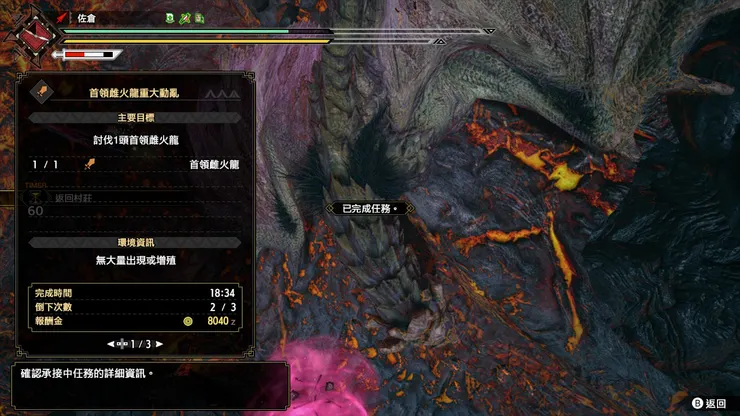Viewport: 740px width, 416px height.
Task: Click the 返回 back label
Action: pyautogui.click(x=714, y=403)
